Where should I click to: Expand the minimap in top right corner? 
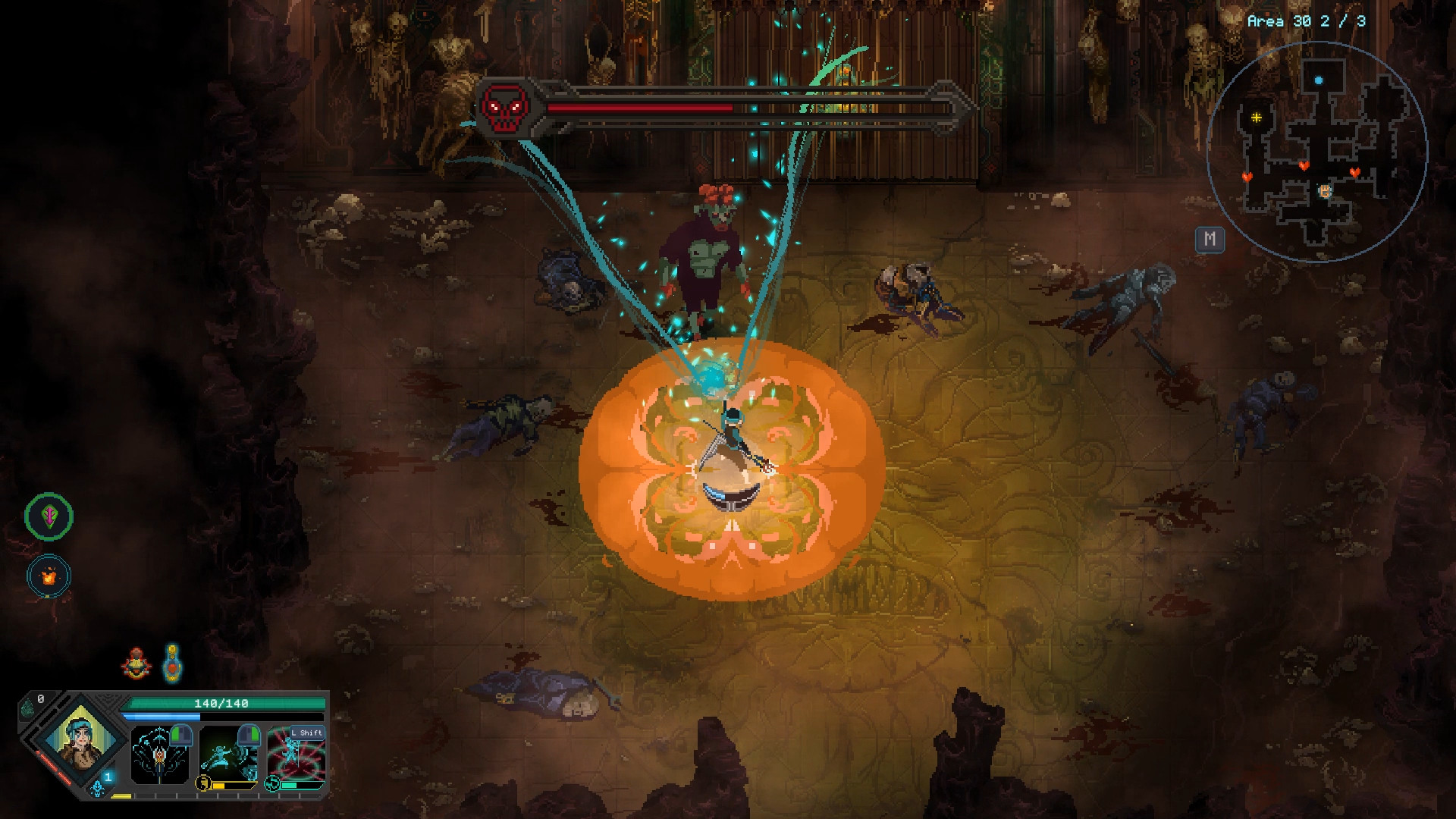coord(1318,144)
